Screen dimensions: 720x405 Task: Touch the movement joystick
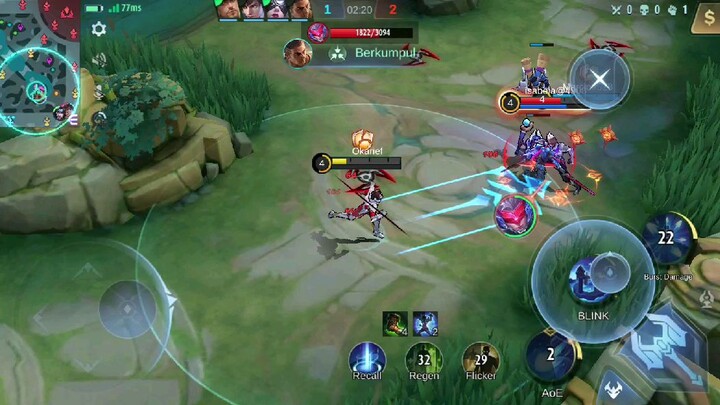click(127, 308)
